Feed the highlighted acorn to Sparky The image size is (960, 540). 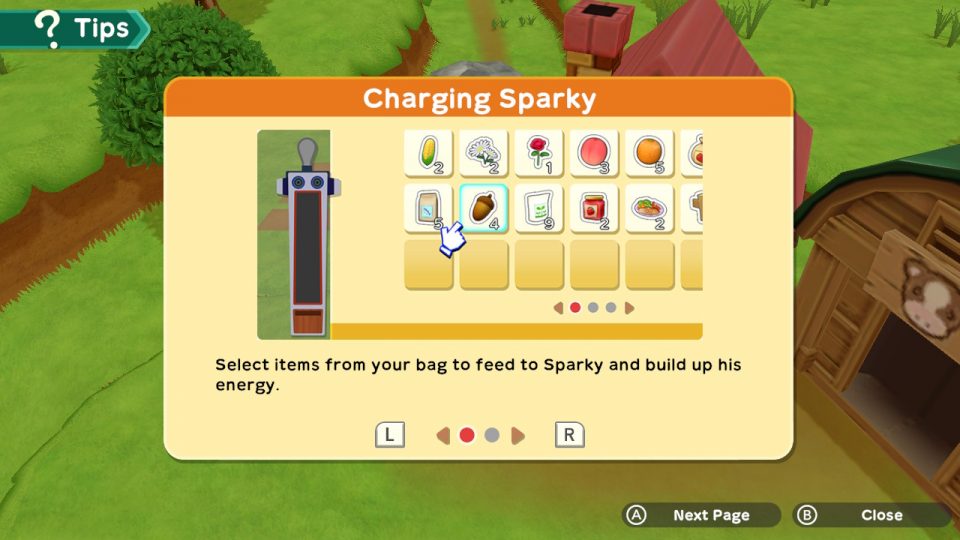484,209
